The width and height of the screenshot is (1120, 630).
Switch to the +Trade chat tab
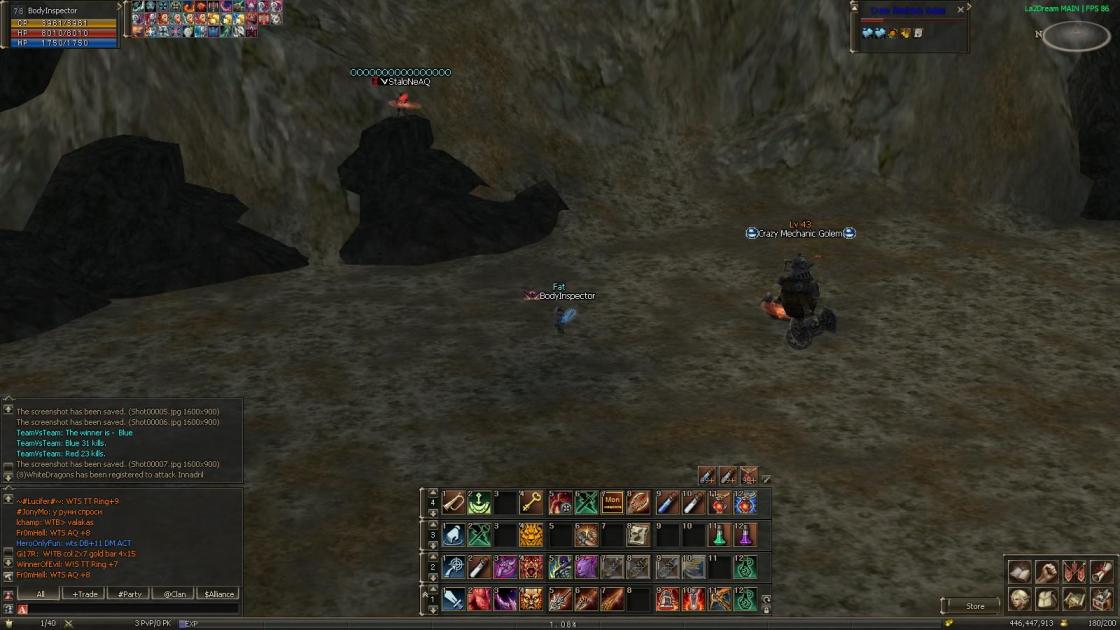tap(84, 594)
